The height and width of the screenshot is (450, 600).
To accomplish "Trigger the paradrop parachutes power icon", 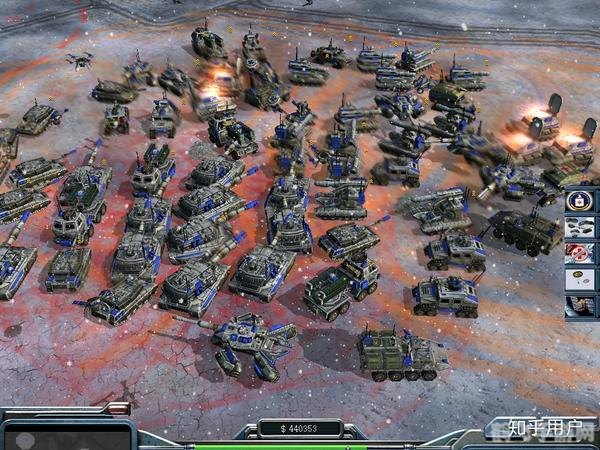I will tap(582, 280).
